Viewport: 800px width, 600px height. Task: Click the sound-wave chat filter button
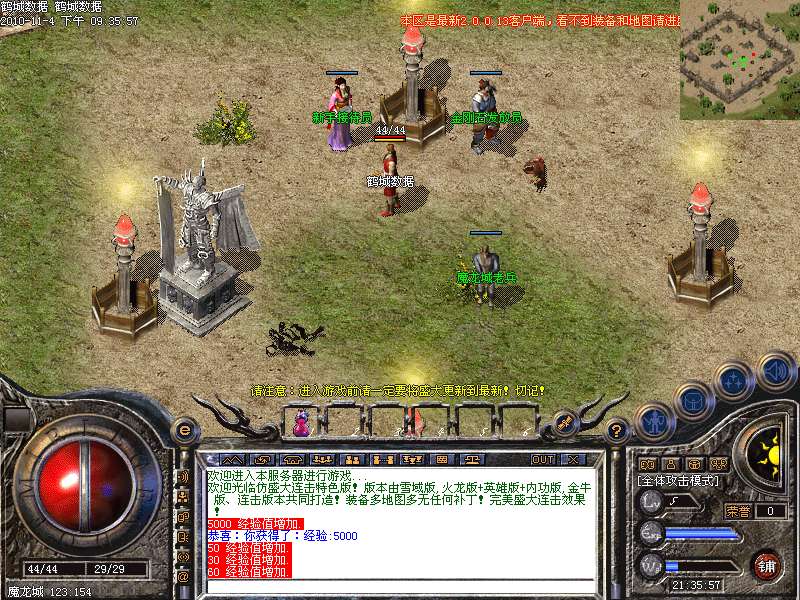point(183,477)
